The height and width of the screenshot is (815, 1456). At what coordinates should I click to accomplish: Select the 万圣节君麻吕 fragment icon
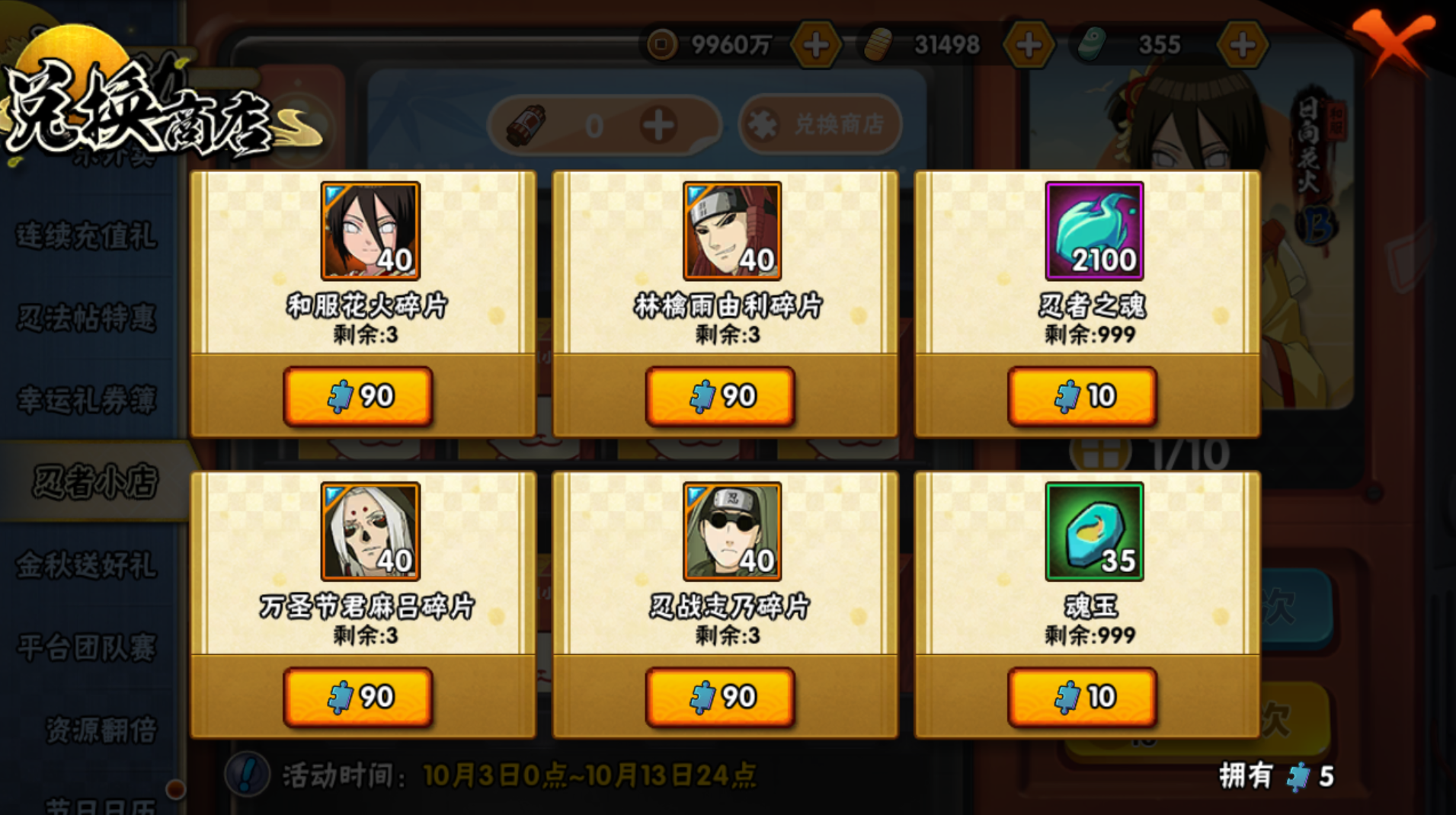[370, 532]
